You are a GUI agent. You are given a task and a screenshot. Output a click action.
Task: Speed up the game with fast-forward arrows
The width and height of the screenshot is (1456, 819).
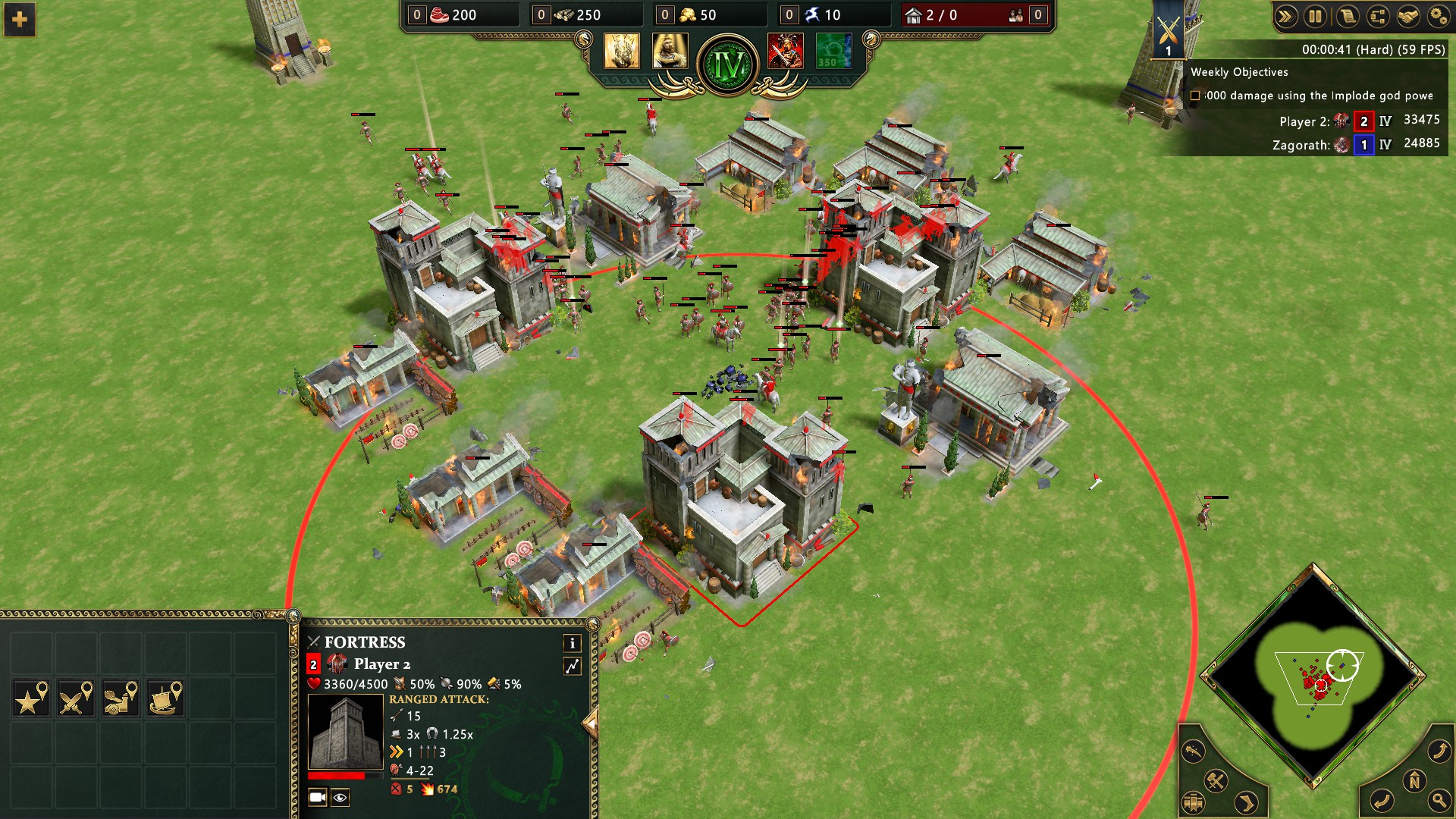(1285, 17)
